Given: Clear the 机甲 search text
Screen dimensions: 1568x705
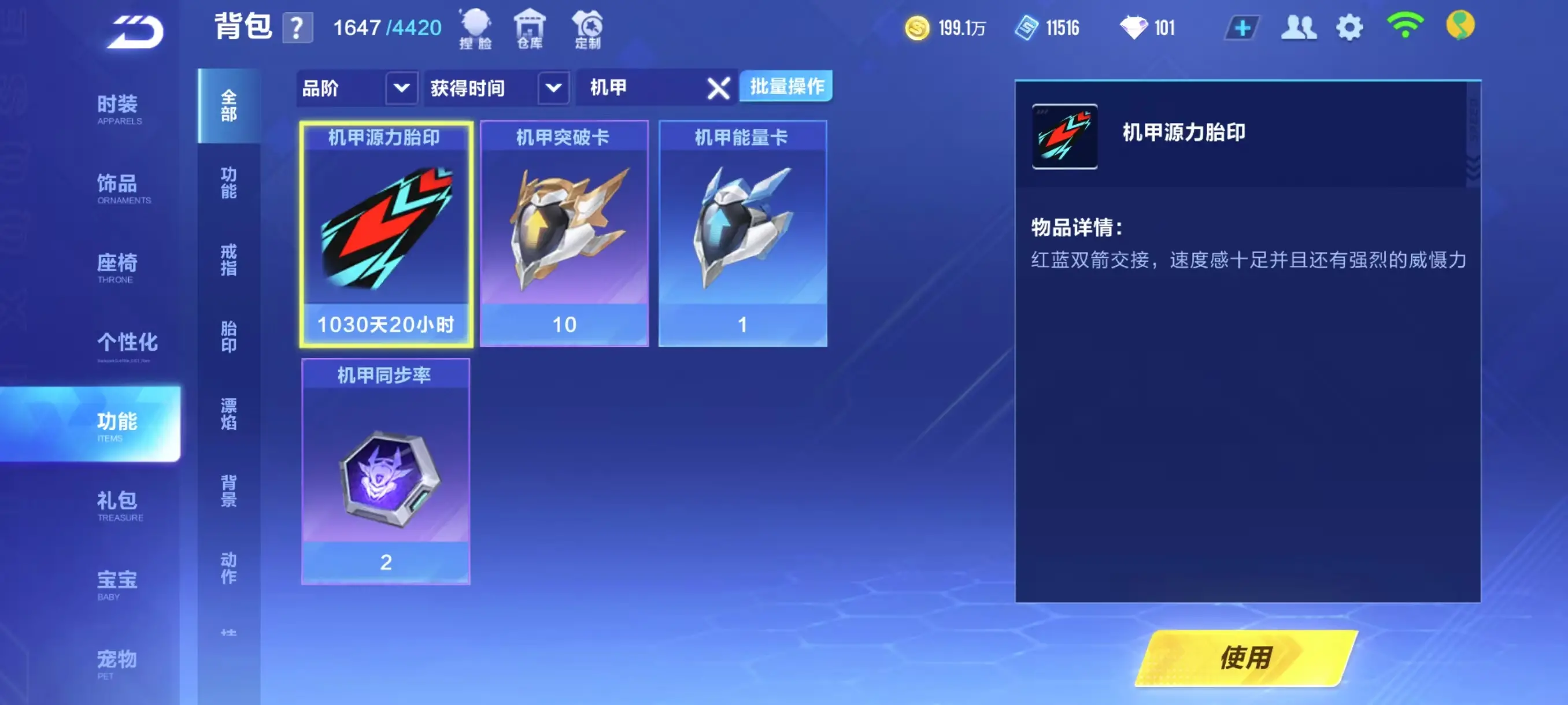Looking at the screenshot, I should (718, 89).
